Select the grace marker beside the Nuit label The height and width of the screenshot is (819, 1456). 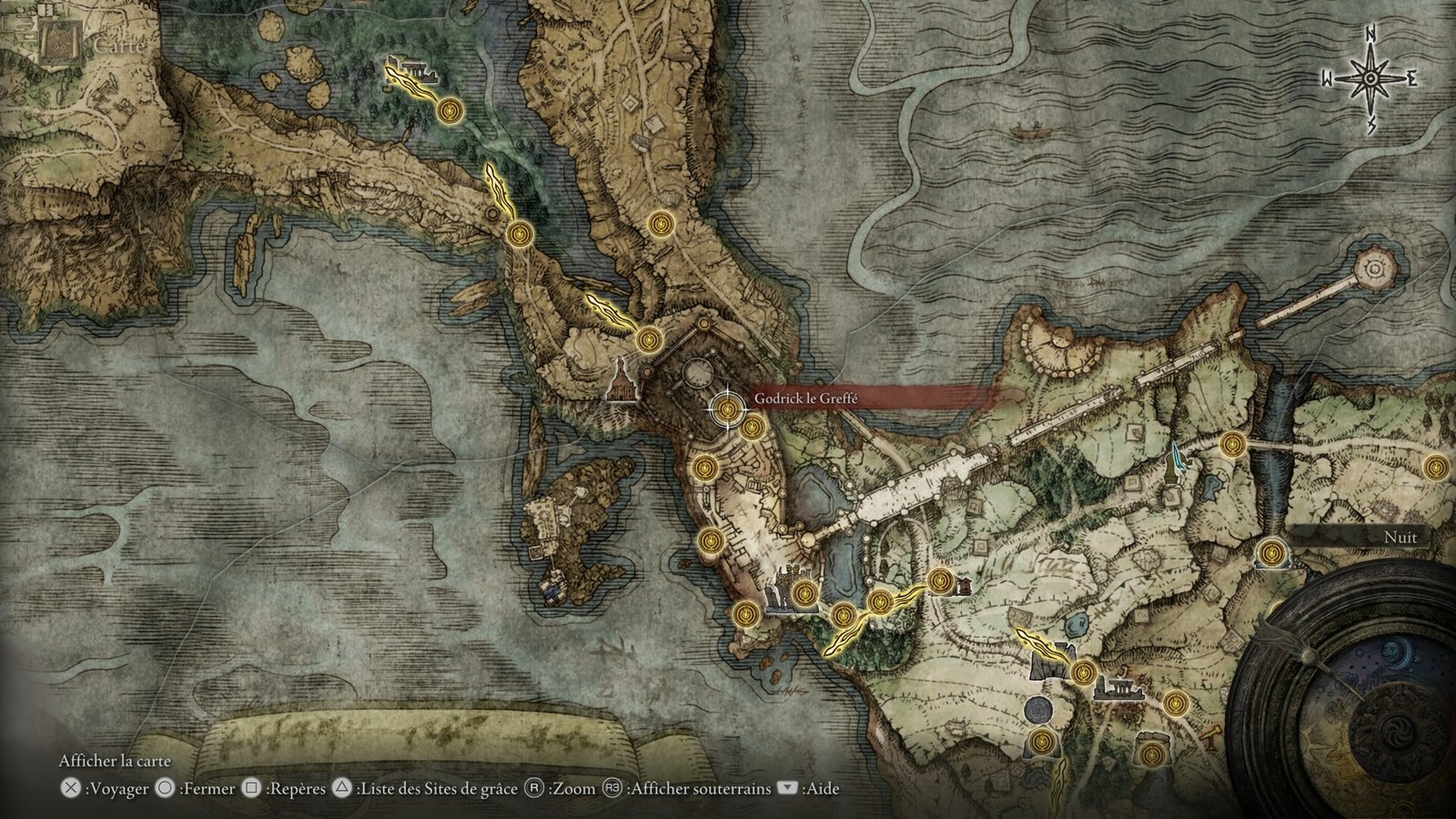pos(1271,551)
